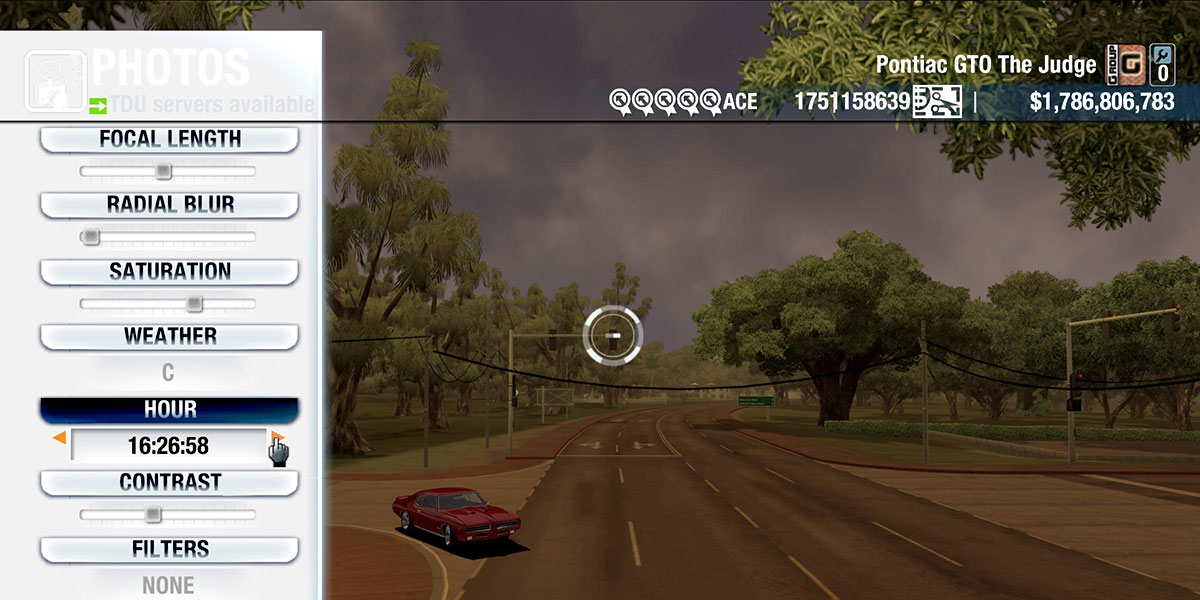Select the highlighted Hour setting
The height and width of the screenshot is (600, 1200).
(x=169, y=410)
